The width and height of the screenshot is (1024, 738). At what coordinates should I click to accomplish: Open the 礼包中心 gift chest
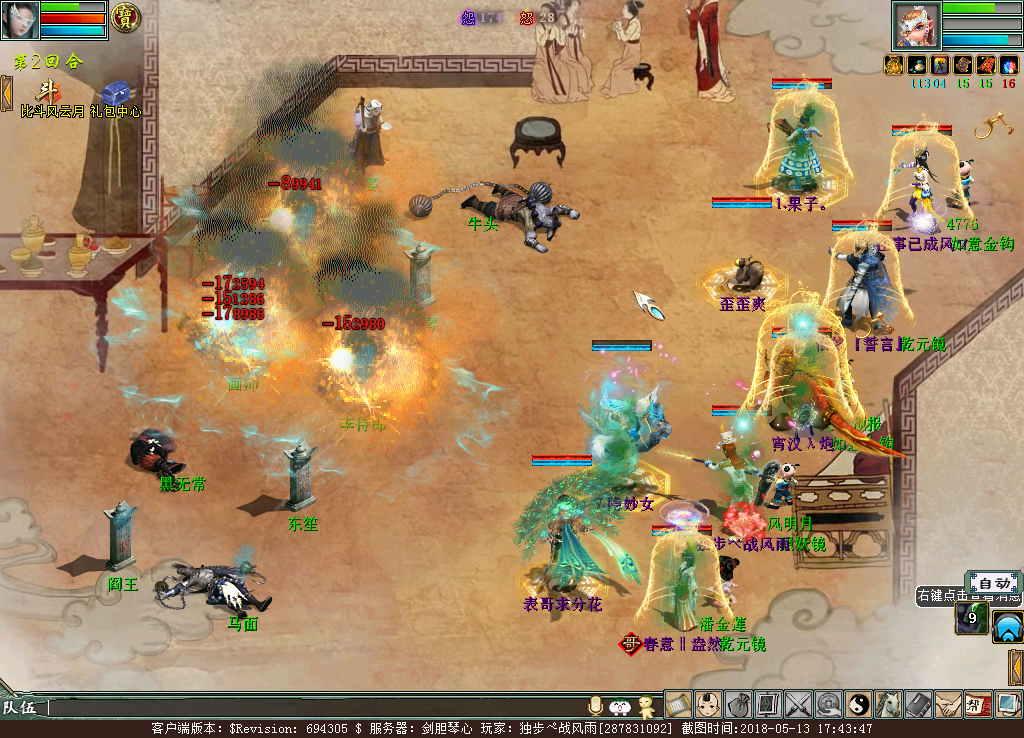coord(112,90)
